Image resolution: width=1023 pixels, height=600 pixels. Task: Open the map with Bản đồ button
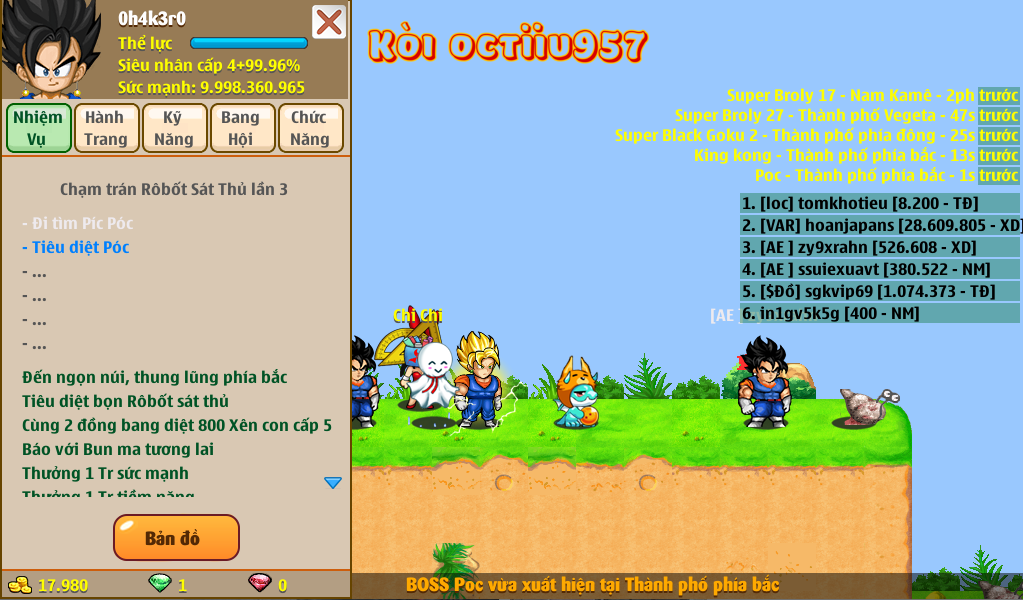pos(176,538)
